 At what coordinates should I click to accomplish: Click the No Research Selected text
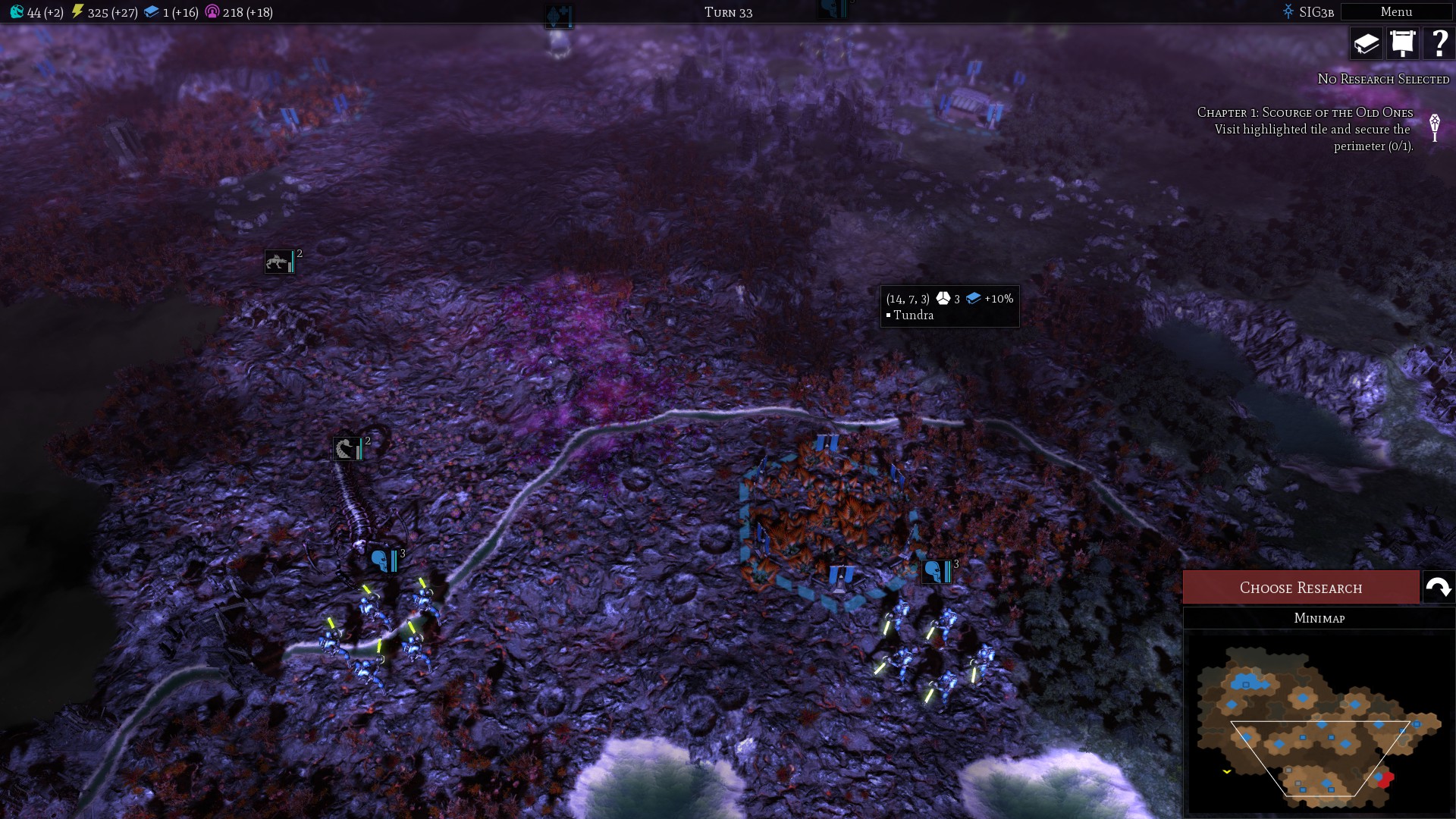coord(1382,79)
